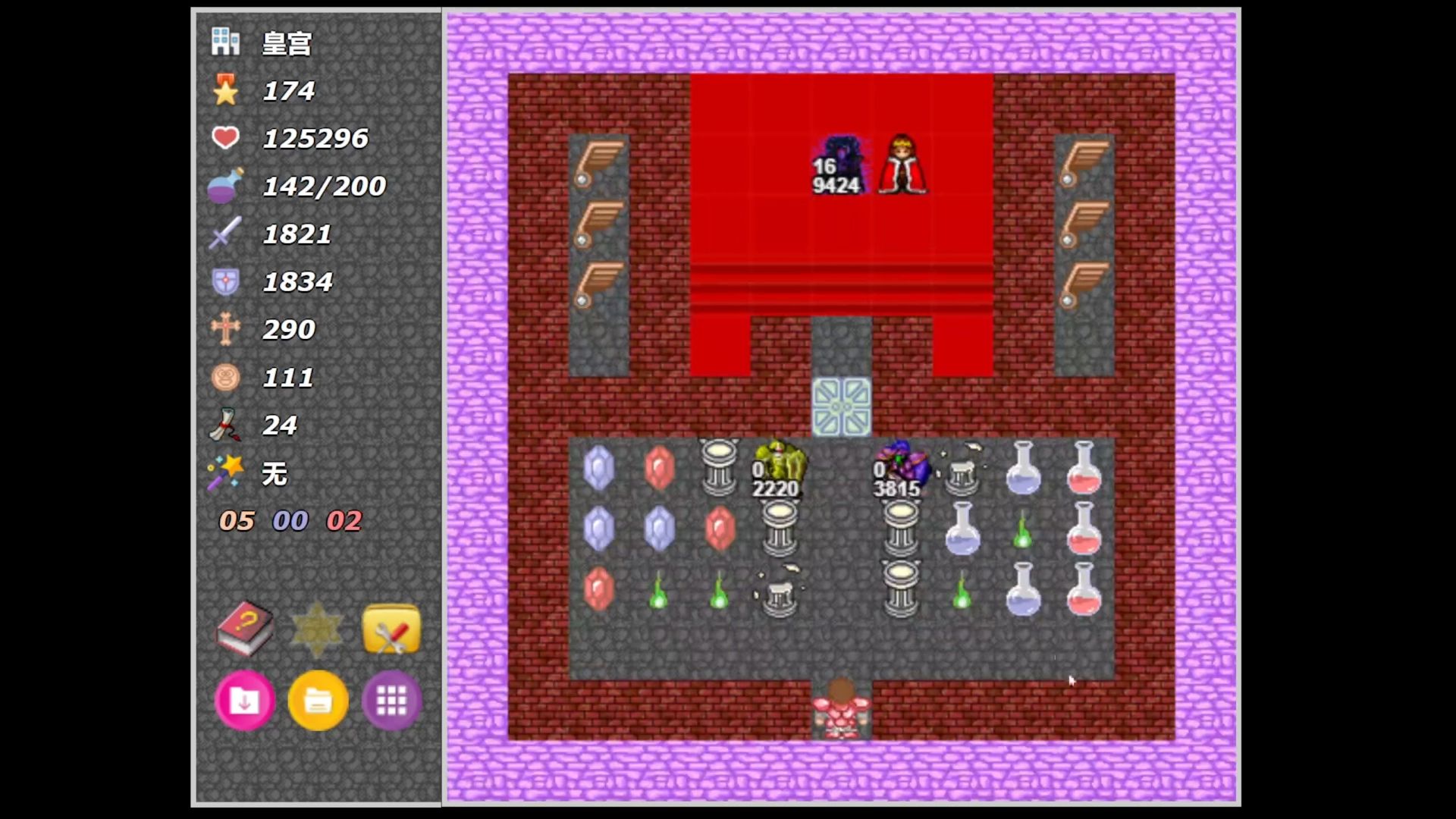
Task: Click the building icon beside 皇宫
Action: [x=225, y=42]
